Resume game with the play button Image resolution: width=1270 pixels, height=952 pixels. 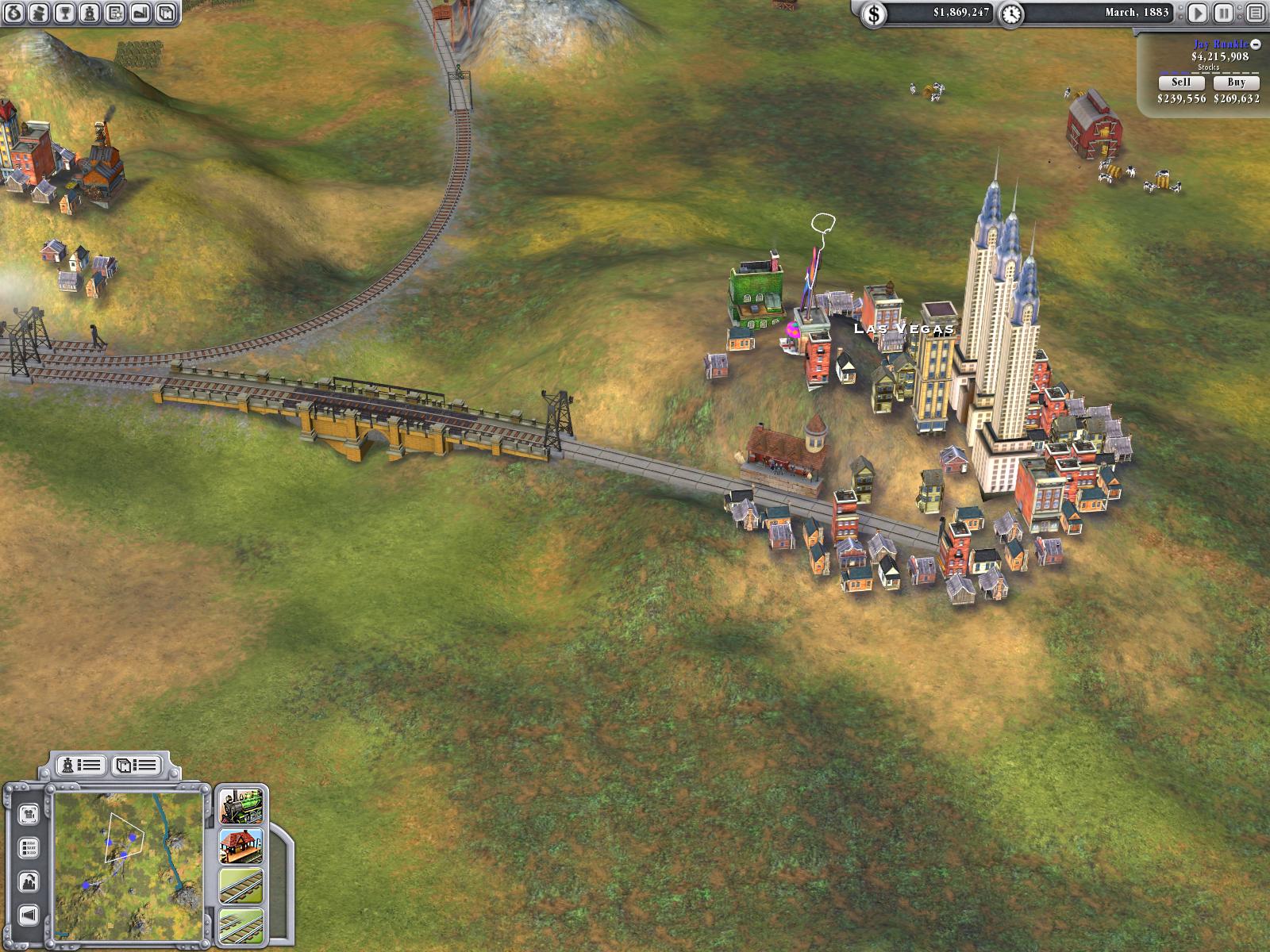[1198, 13]
